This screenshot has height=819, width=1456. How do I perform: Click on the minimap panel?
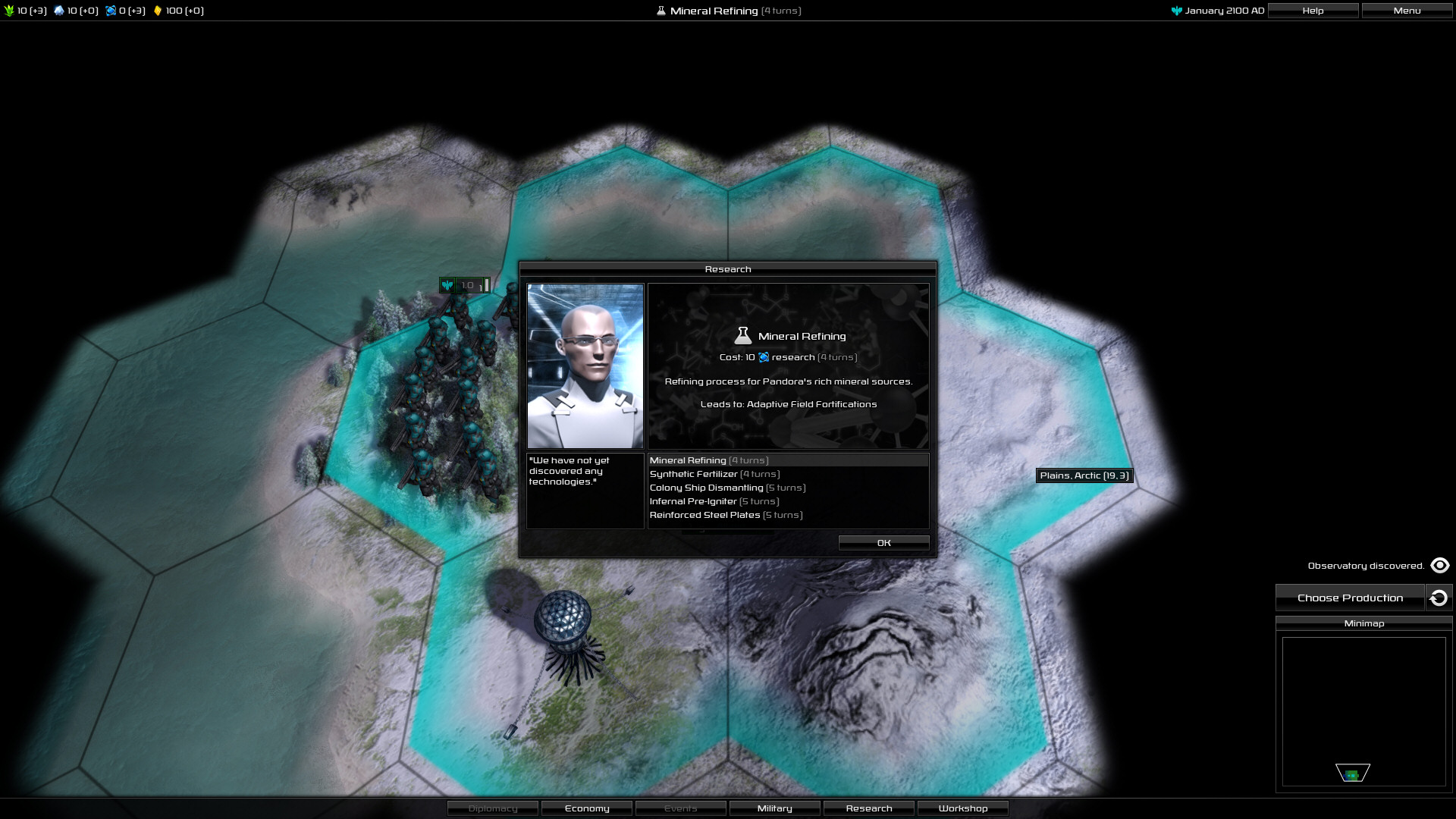click(x=1363, y=711)
